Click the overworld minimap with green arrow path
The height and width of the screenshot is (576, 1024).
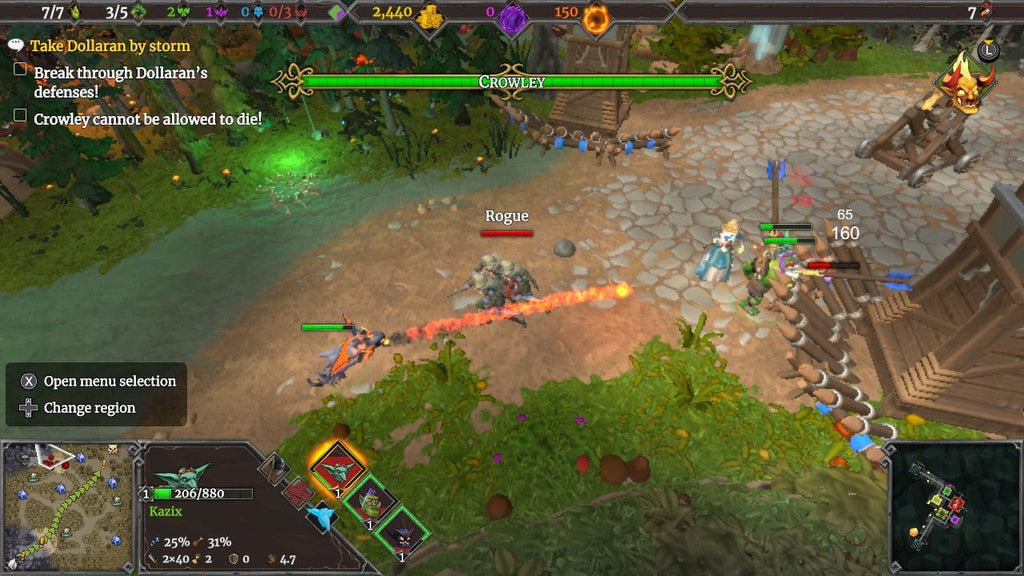(x=66, y=507)
